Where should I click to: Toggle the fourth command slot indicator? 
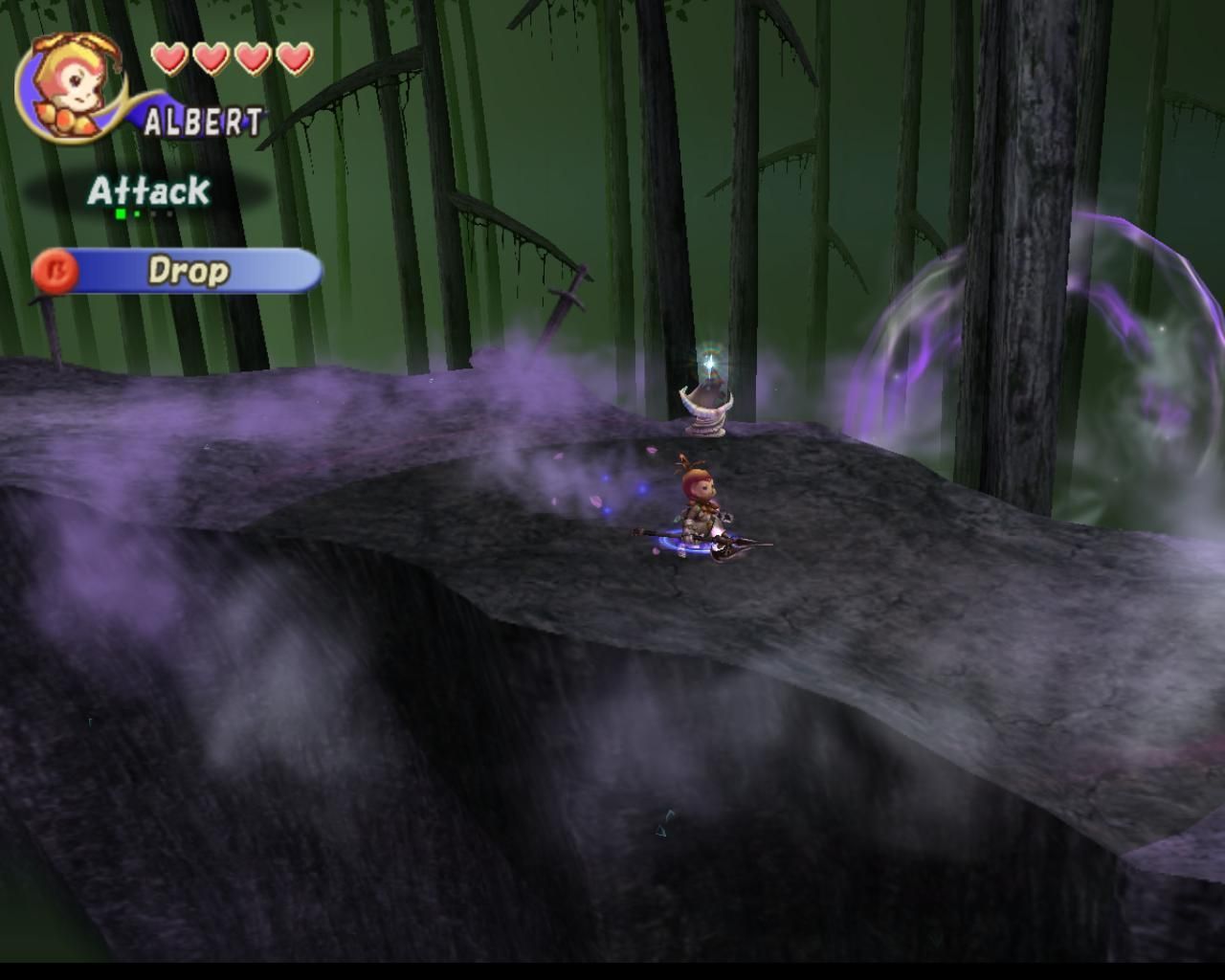pyautogui.click(x=170, y=213)
